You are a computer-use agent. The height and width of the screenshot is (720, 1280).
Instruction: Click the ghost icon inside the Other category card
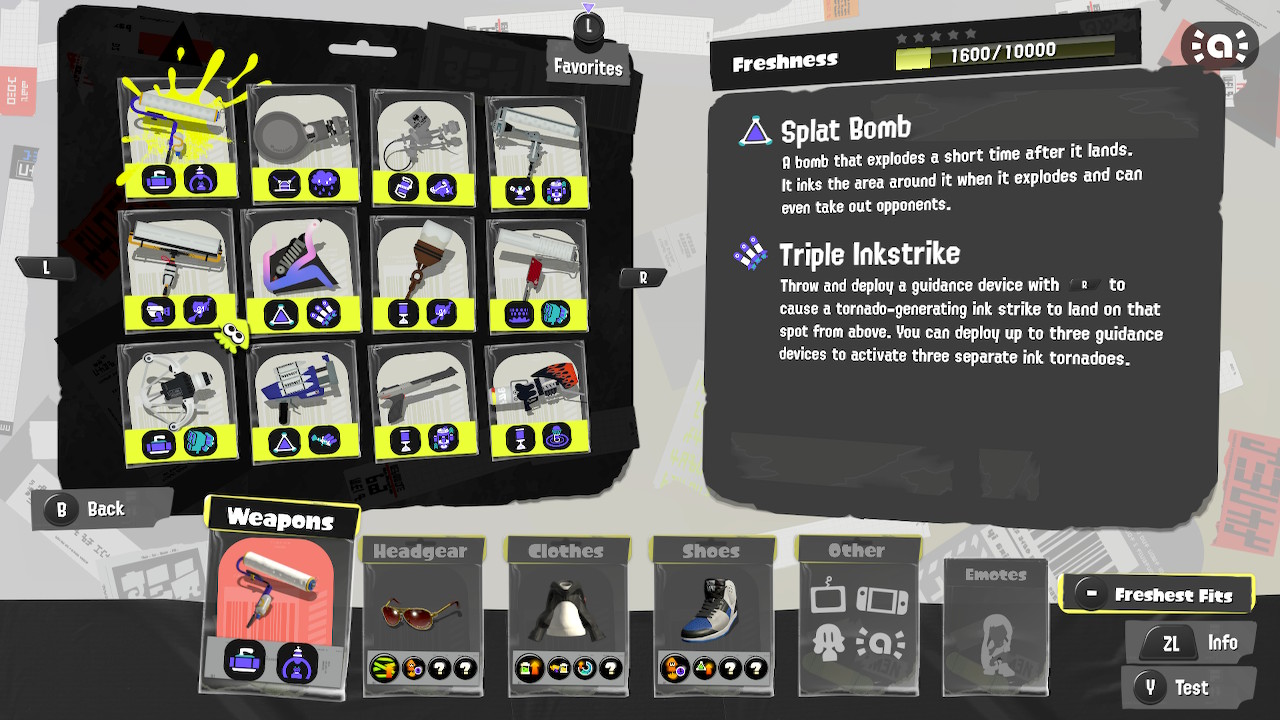pyautogui.click(x=828, y=641)
